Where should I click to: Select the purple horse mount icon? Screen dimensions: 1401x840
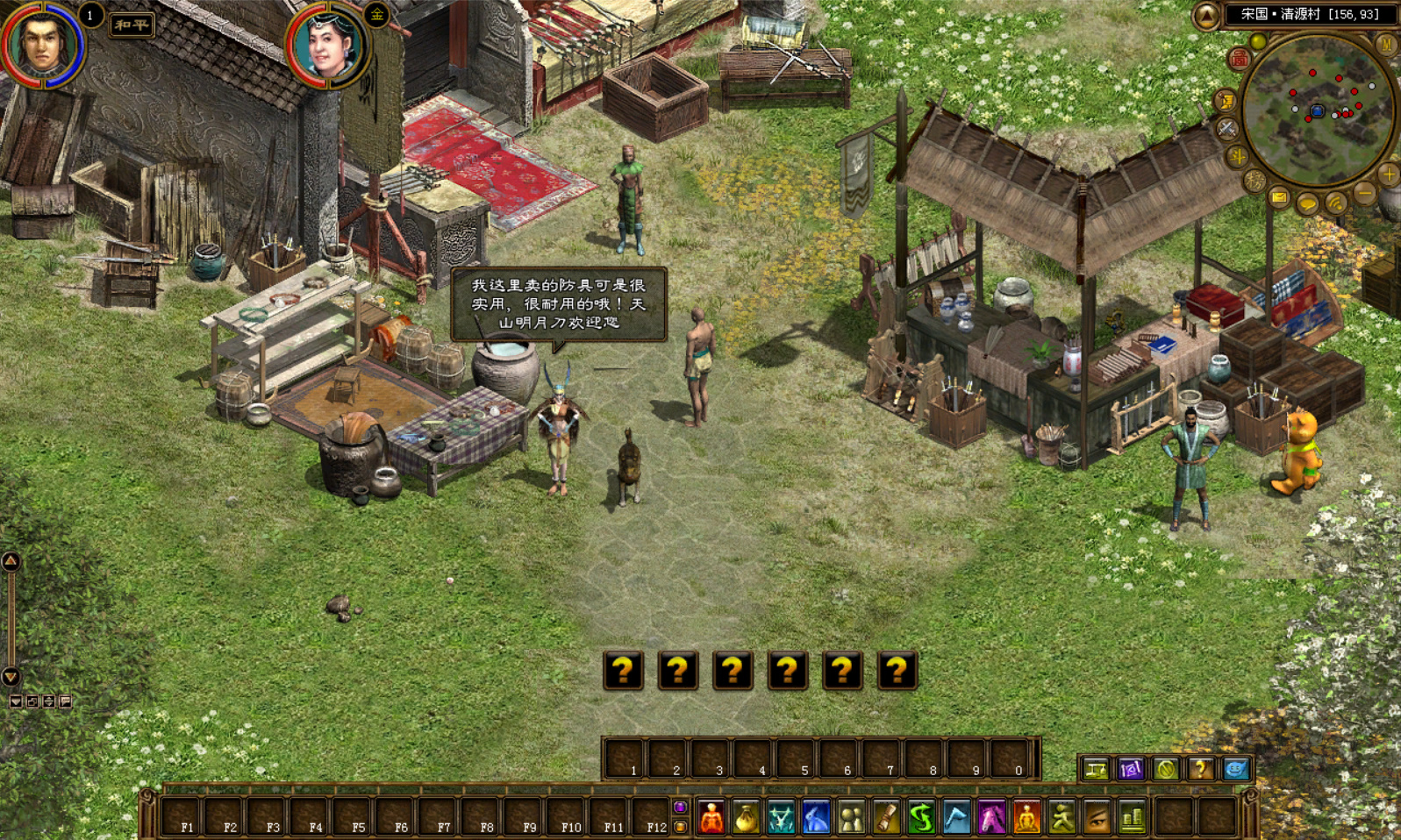coord(991,818)
